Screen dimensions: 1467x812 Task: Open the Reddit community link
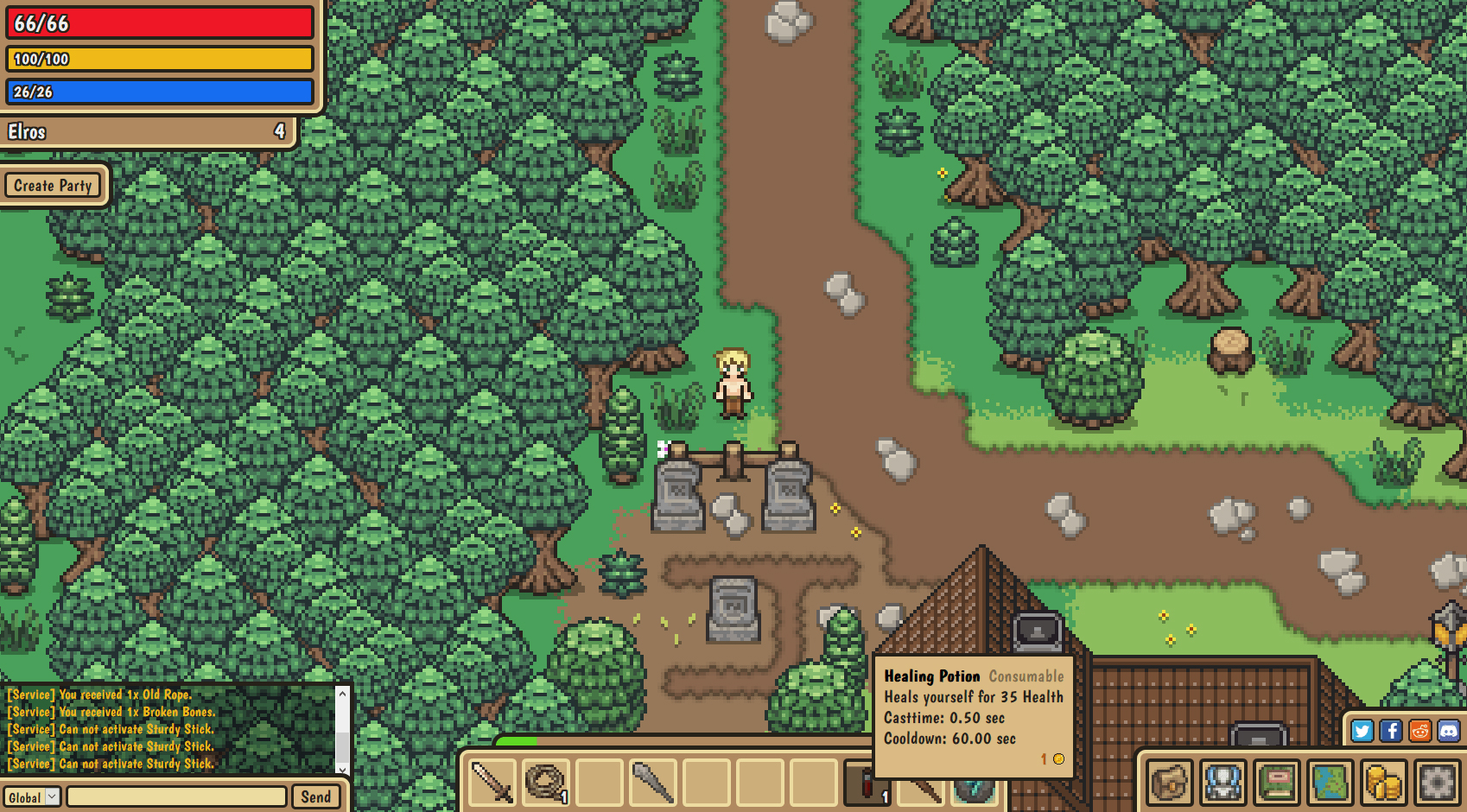pos(1419,731)
